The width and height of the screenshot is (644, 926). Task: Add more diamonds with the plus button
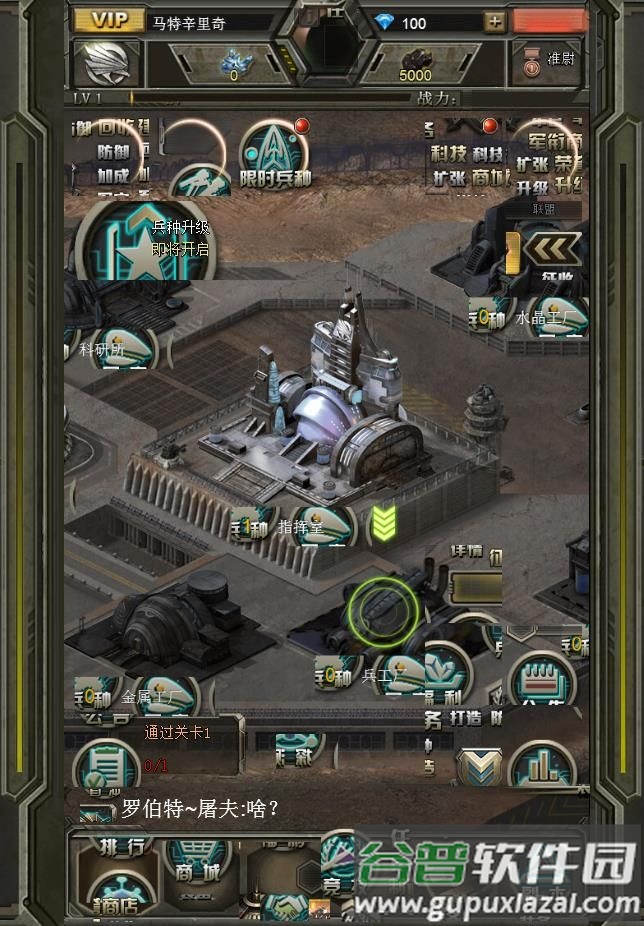494,22
